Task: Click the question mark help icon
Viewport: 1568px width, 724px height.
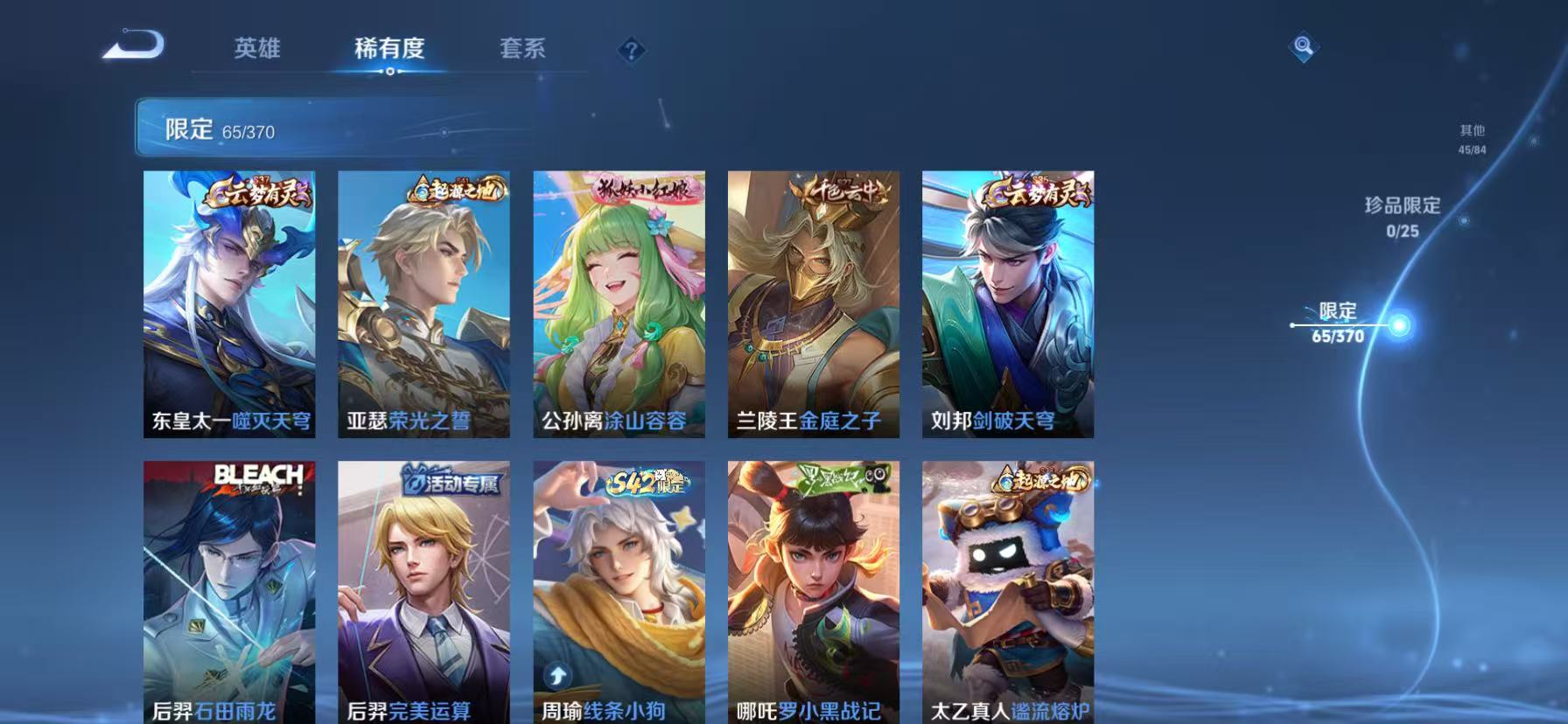Action: (x=632, y=50)
